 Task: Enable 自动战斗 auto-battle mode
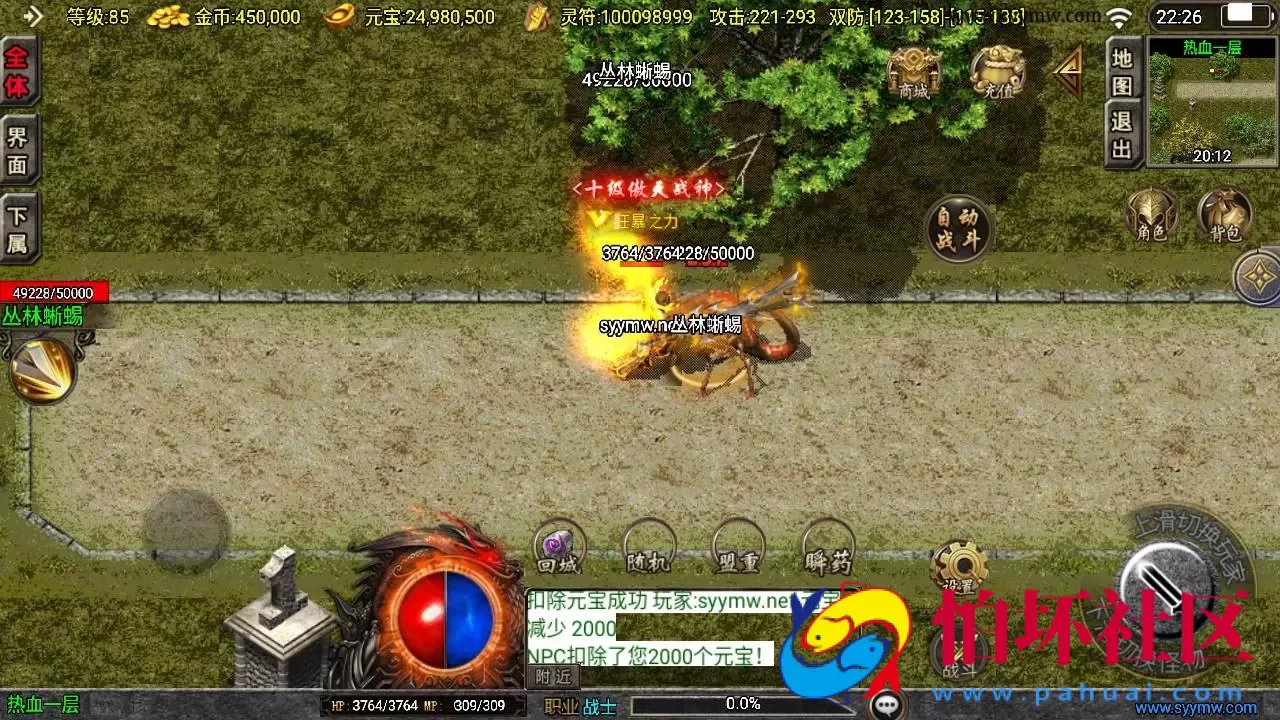click(x=958, y=228)
